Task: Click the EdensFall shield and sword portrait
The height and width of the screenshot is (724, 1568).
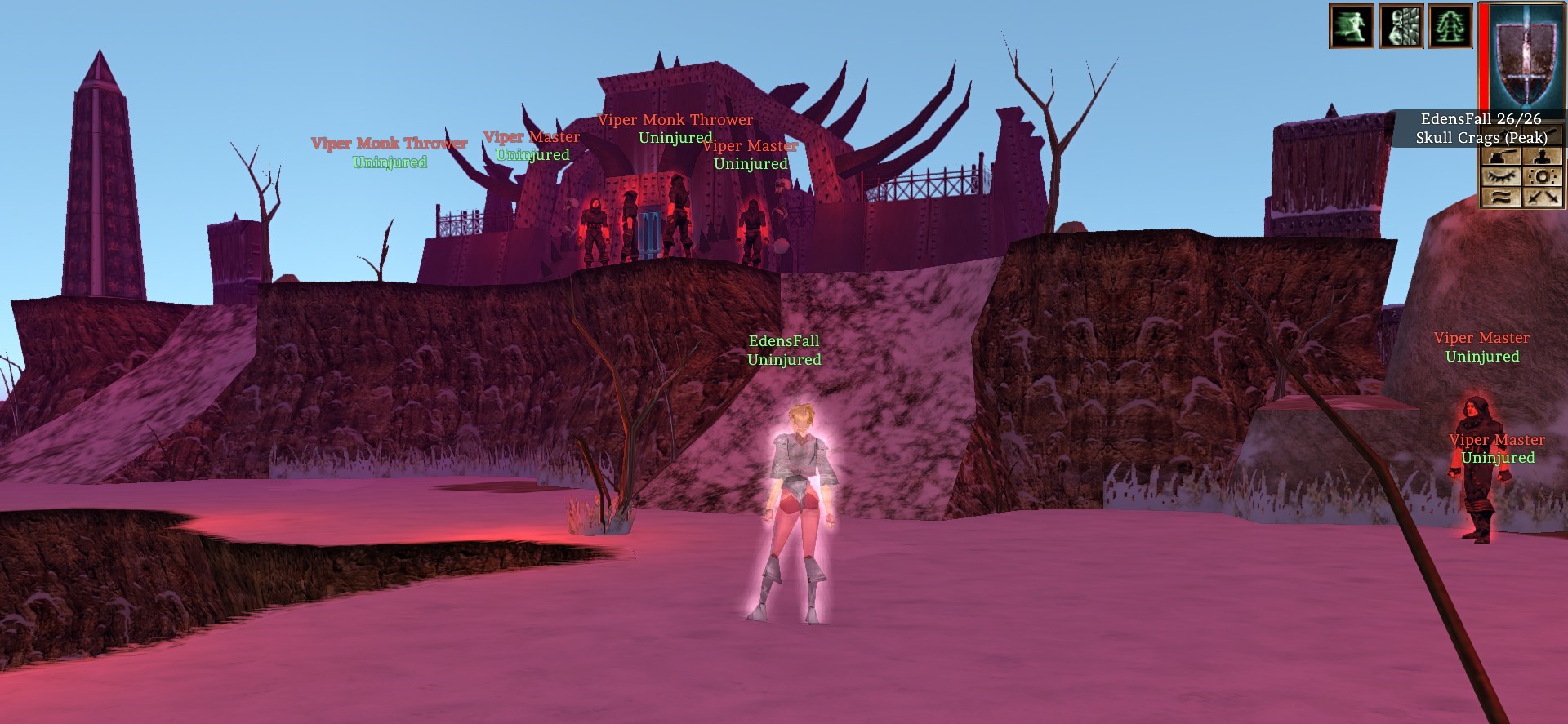Action: pyautogui.click(x=1526, y=56)
